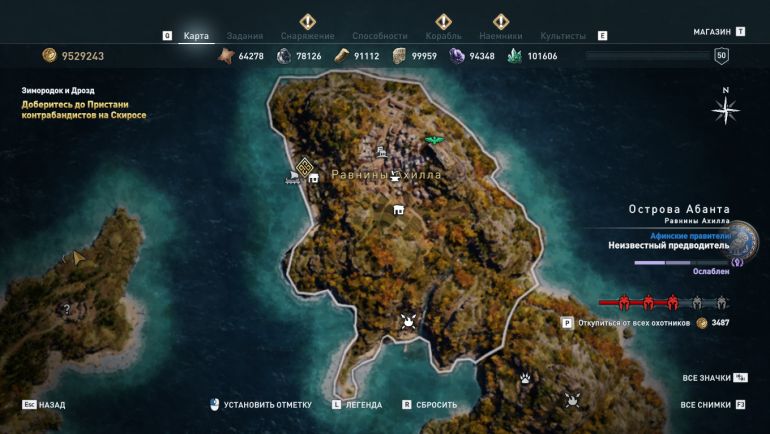Select the Способности tab

click(x=379, y=36)
